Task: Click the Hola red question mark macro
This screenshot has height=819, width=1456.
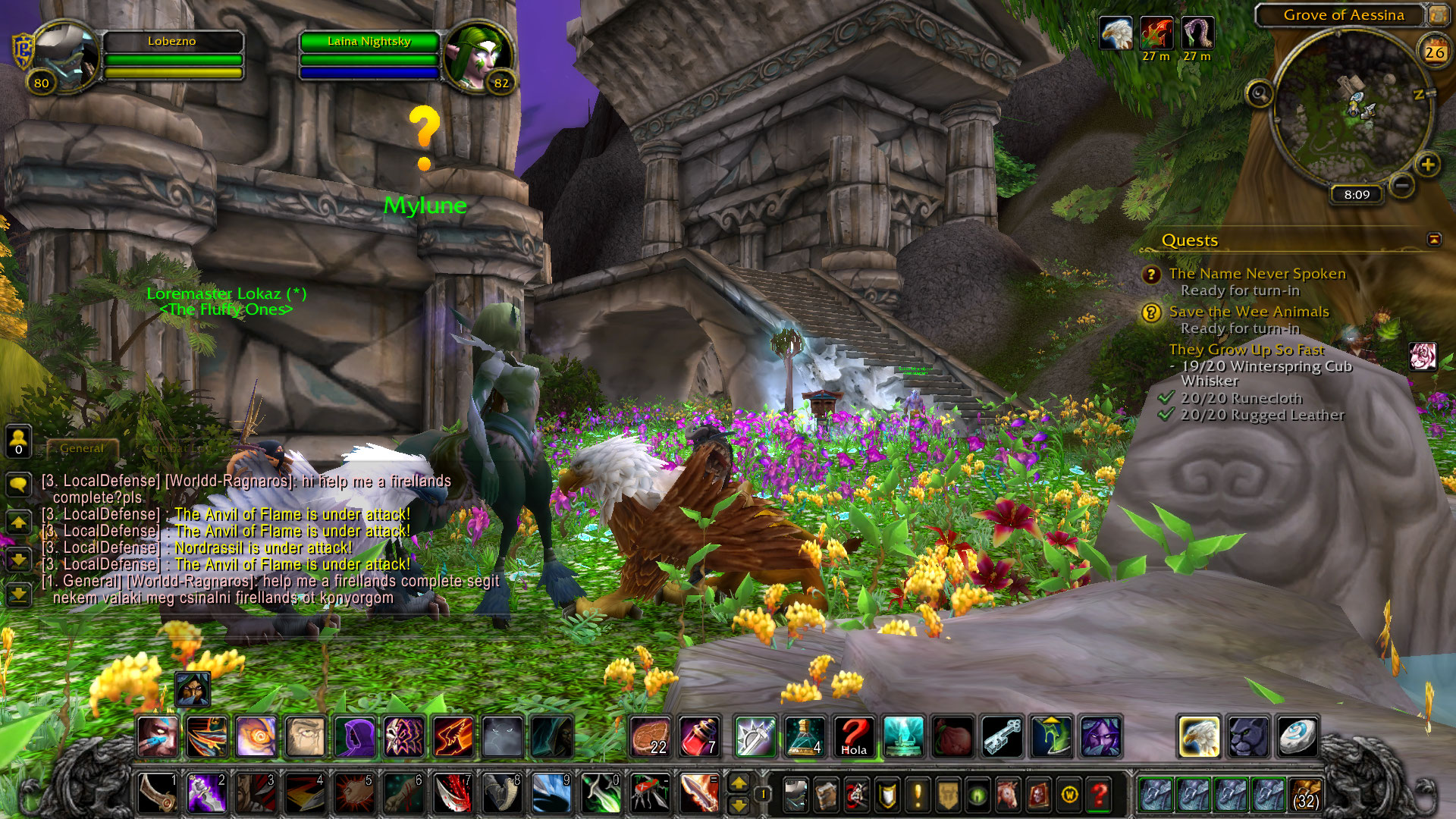Action: [x=854, y=736]
